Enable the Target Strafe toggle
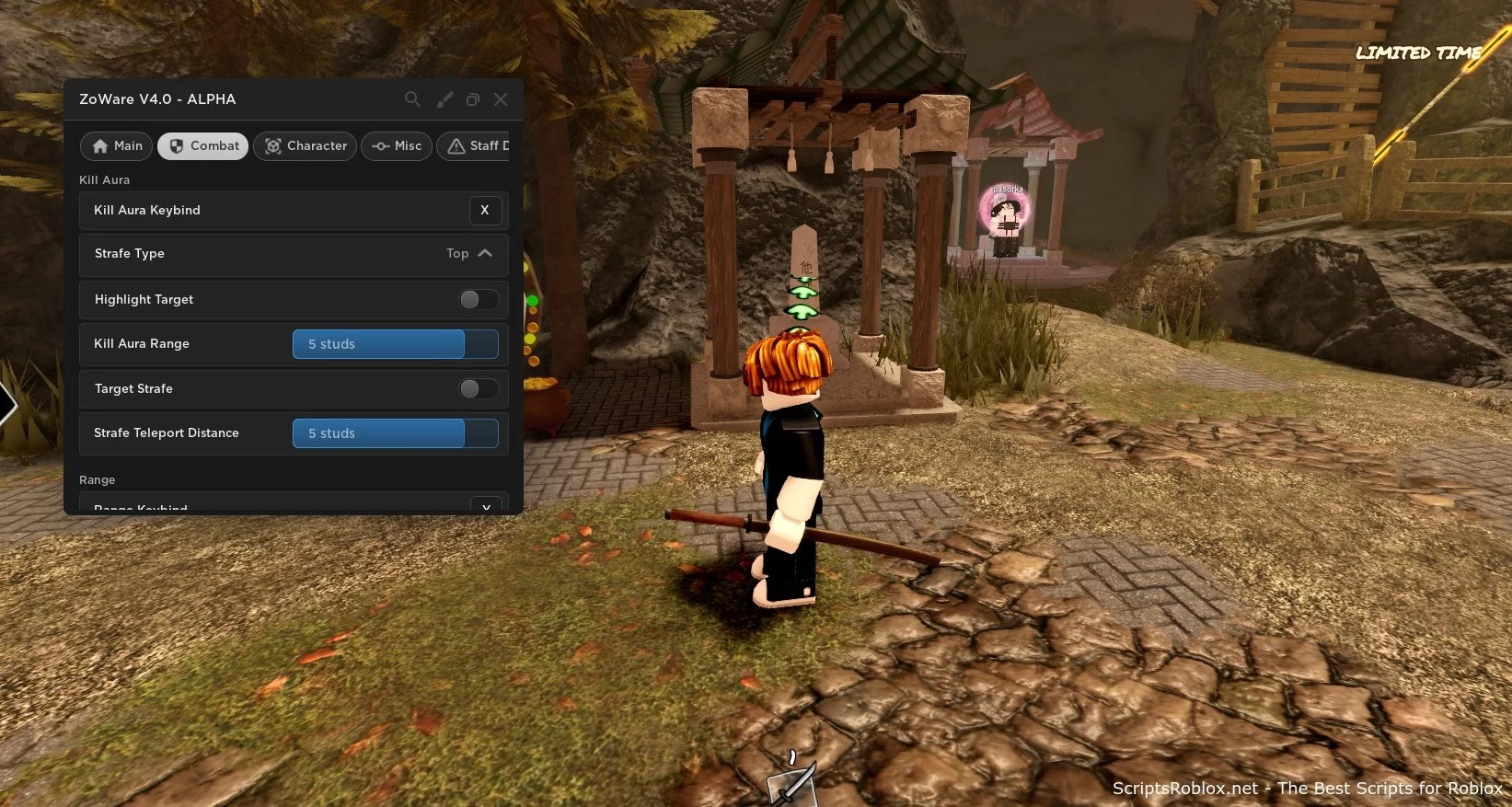 tap(477, 389)
